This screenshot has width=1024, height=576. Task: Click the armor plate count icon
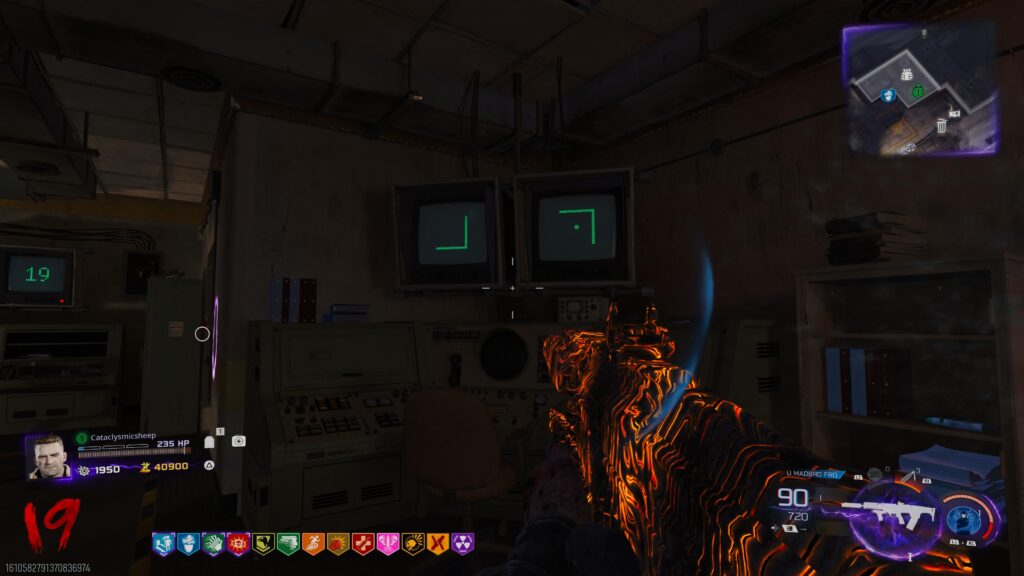[210, 441]
